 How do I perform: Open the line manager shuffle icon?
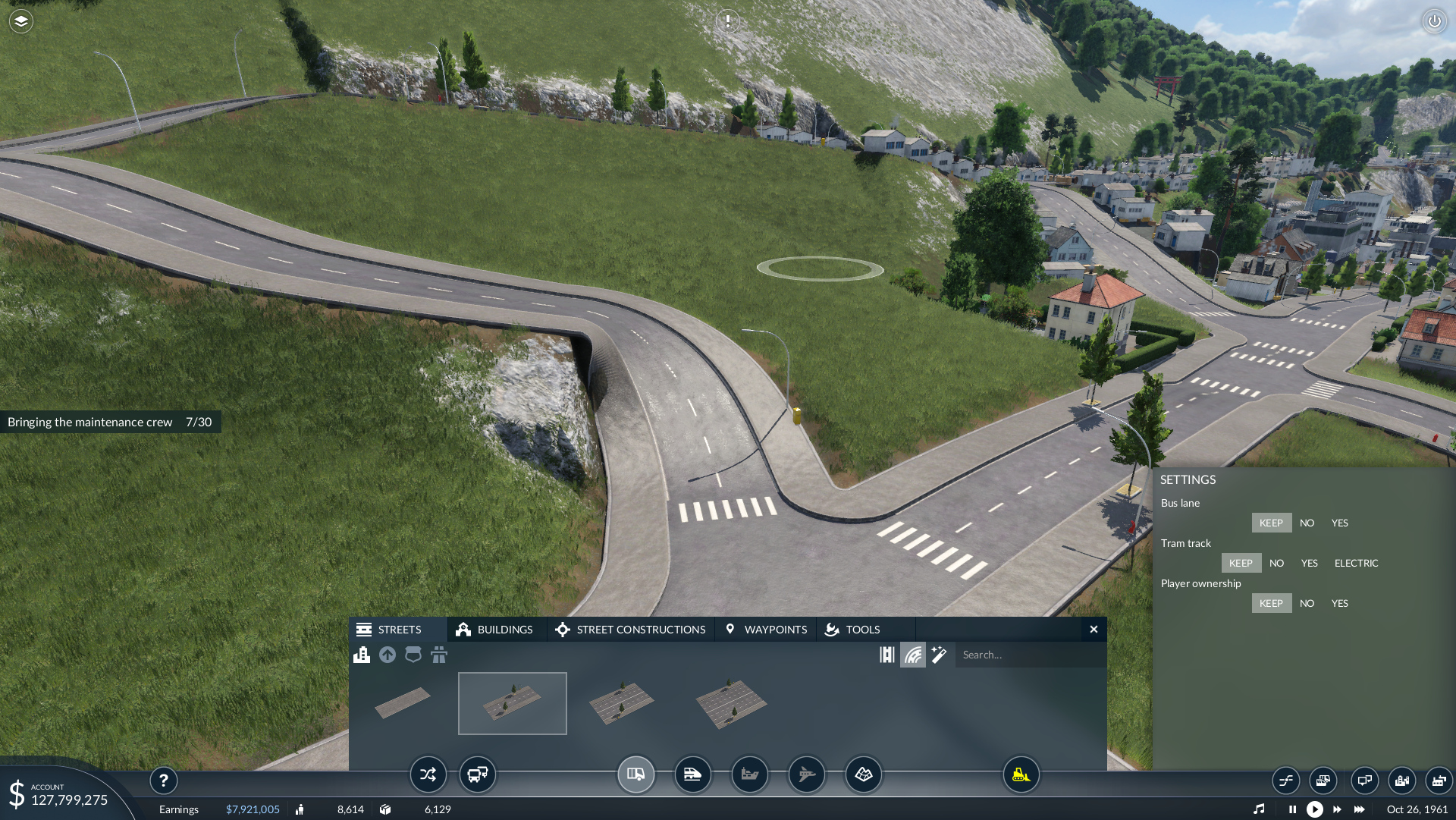pyautogui.click(x=428, y=774)
